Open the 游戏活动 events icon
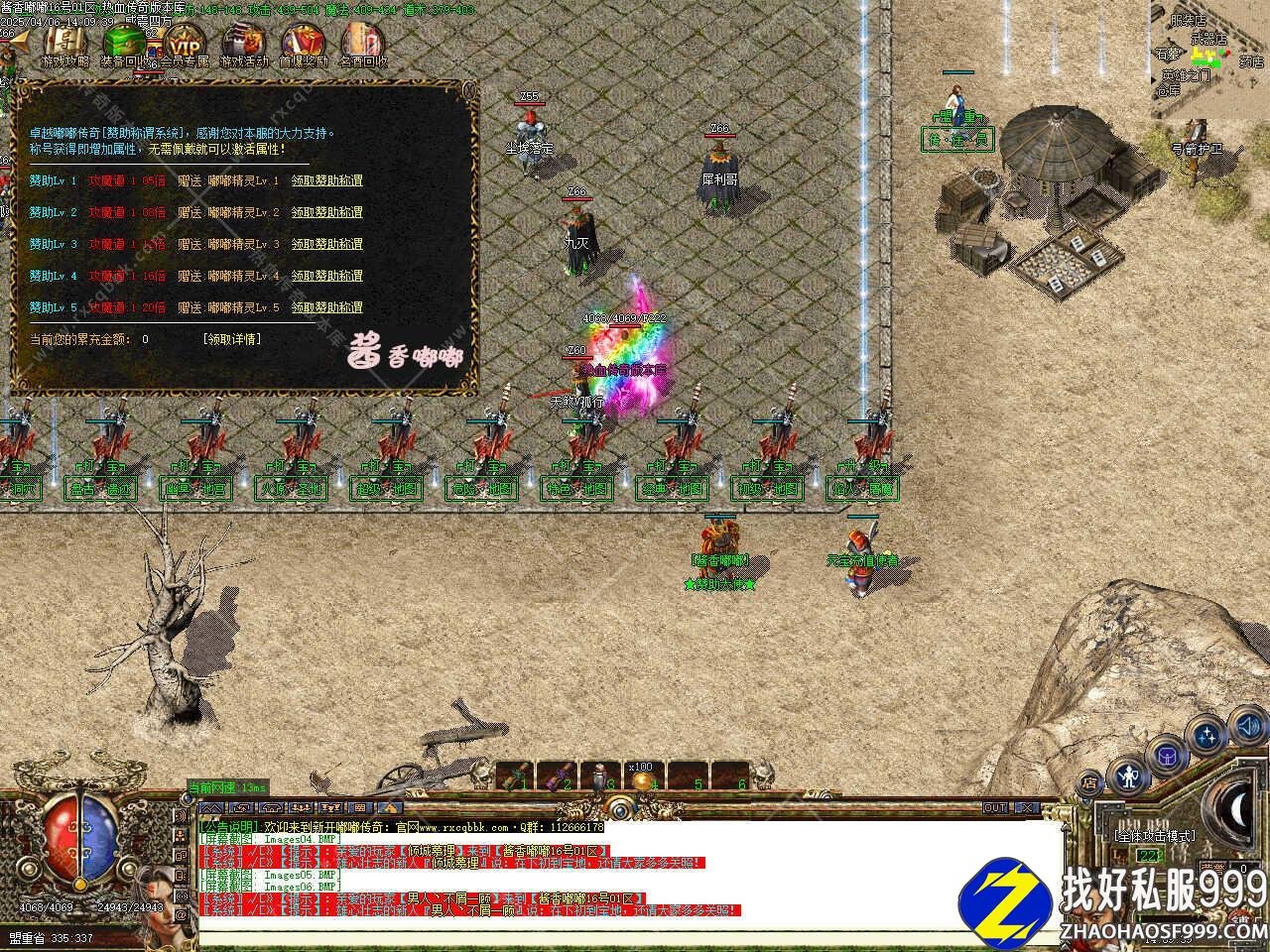This screenshot has width=1270, height=952. pyautogui.click(x=244, y=44)
